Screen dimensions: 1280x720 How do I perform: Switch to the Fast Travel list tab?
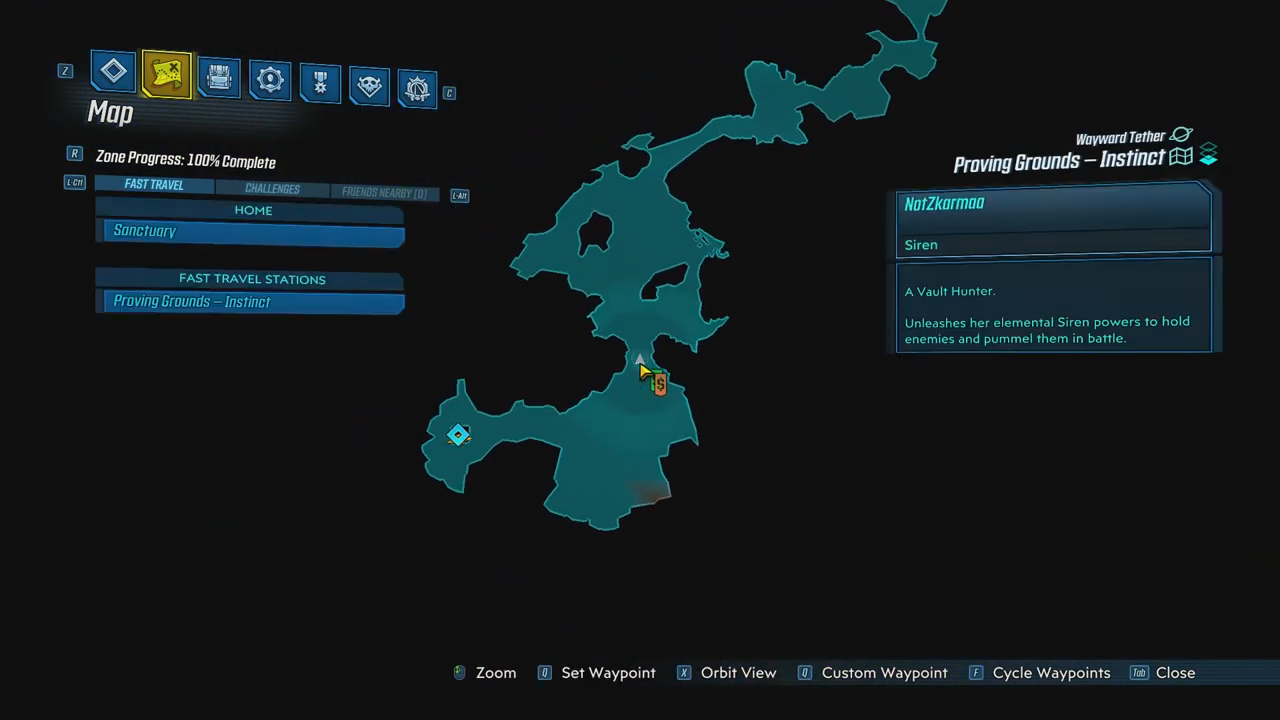154,185
